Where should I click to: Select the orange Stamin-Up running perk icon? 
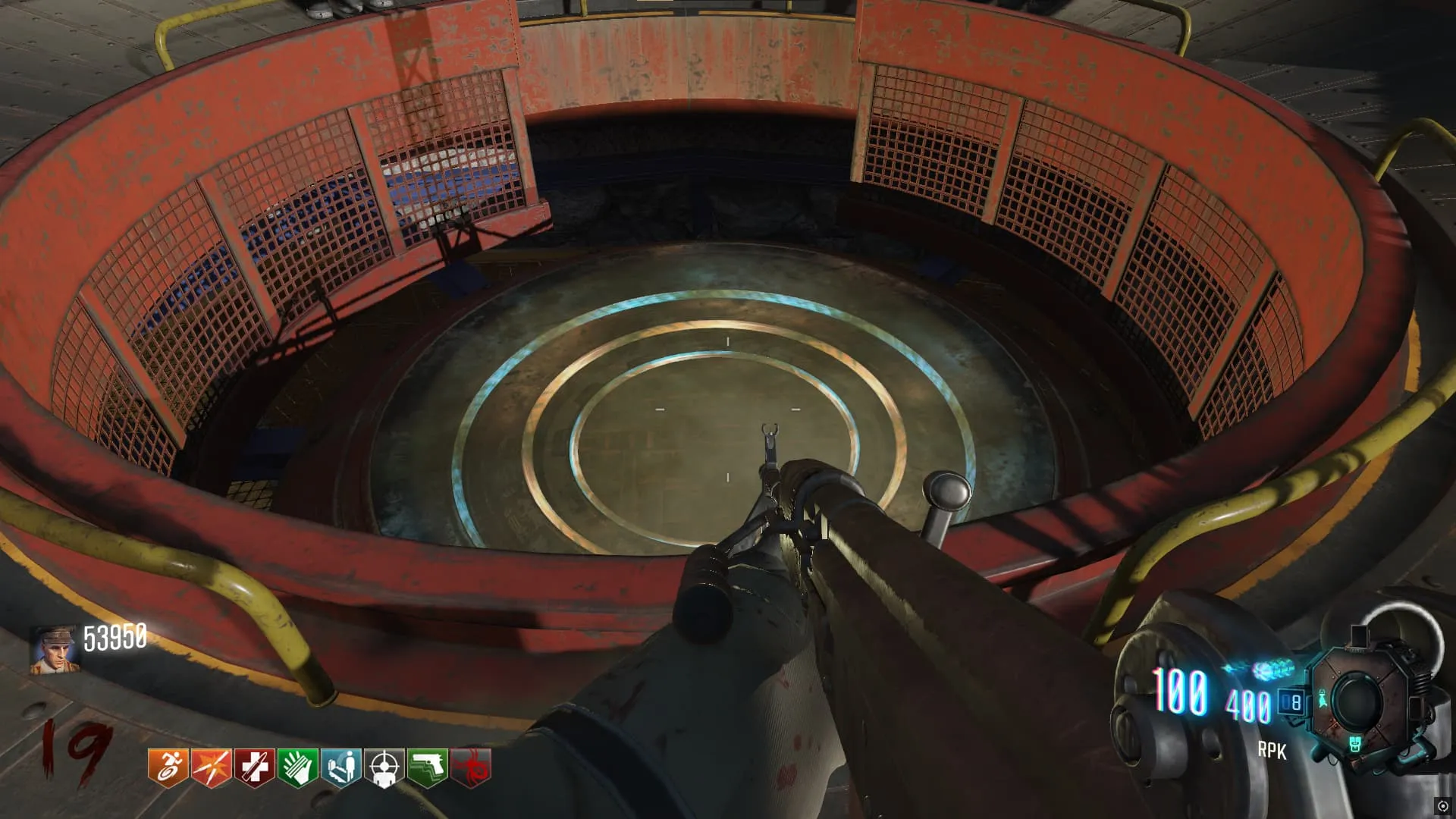pyautogui.click(x=168, y=767)
